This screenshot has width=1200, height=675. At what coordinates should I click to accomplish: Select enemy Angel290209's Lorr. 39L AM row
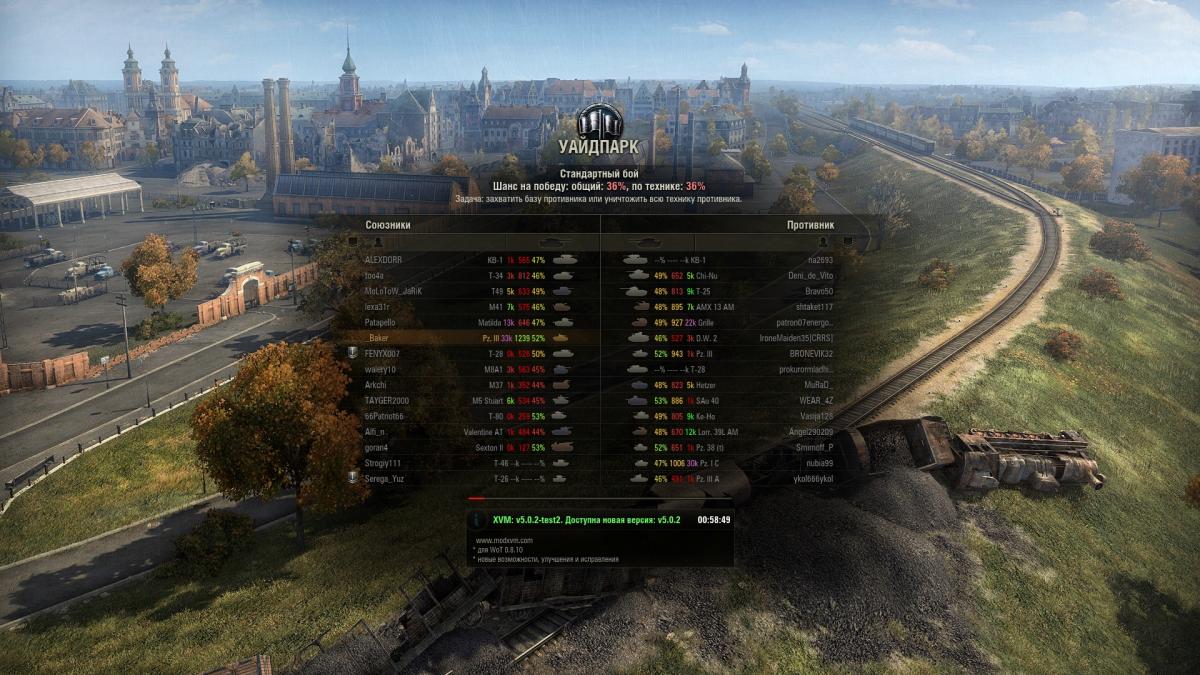730,431
